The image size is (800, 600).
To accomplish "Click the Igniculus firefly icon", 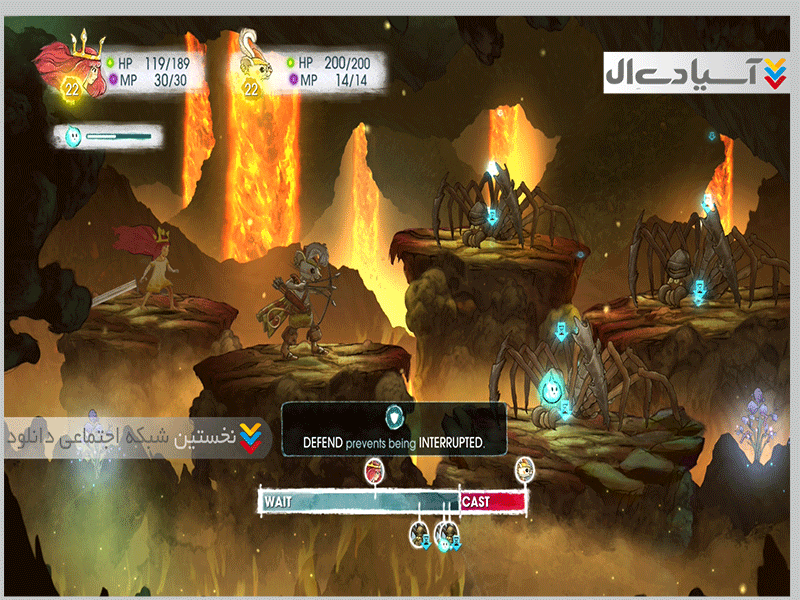I will 73,136.
